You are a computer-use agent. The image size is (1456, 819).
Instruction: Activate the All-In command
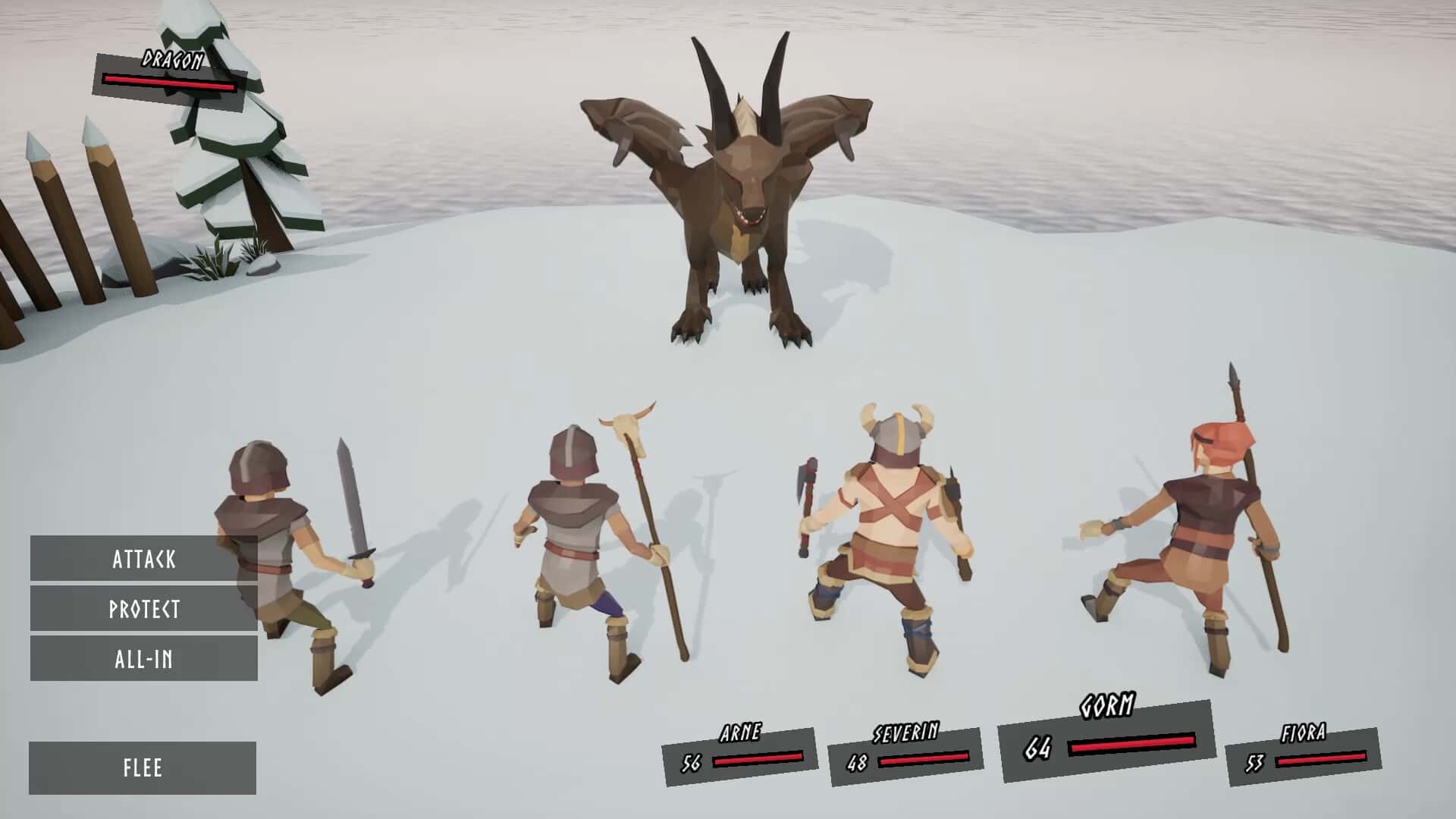[x=144, y=658]
